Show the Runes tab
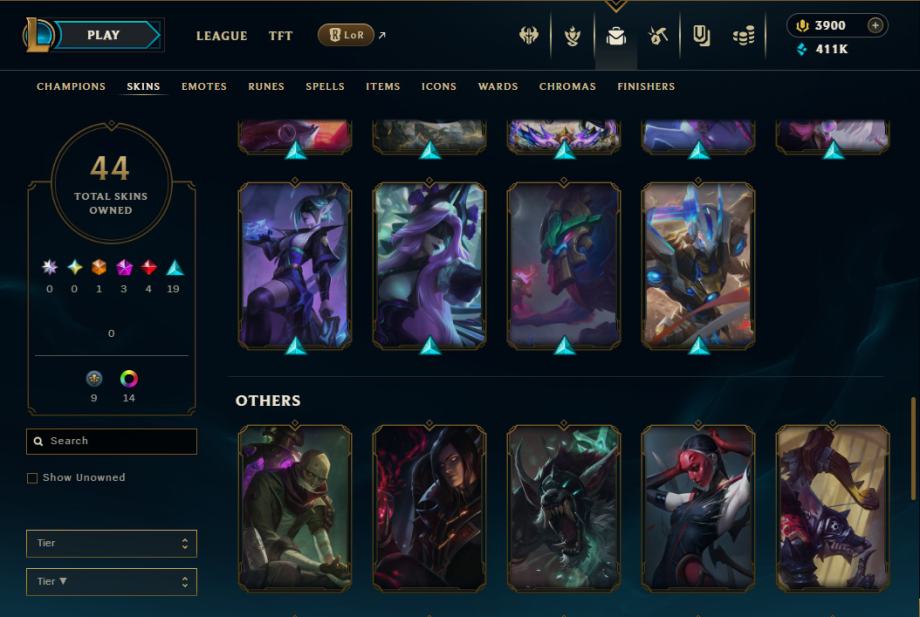920x617 pixels. click(266, 87)
